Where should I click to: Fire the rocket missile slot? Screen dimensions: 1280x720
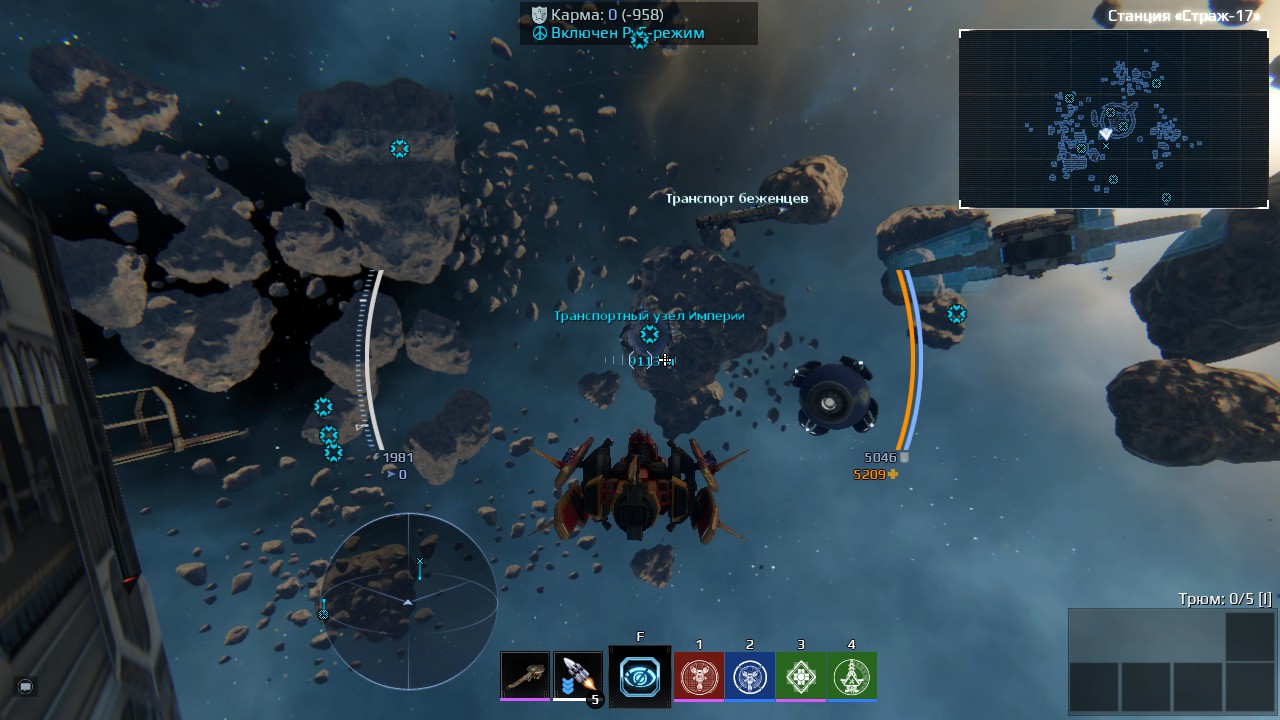click(x=577, y=676)
